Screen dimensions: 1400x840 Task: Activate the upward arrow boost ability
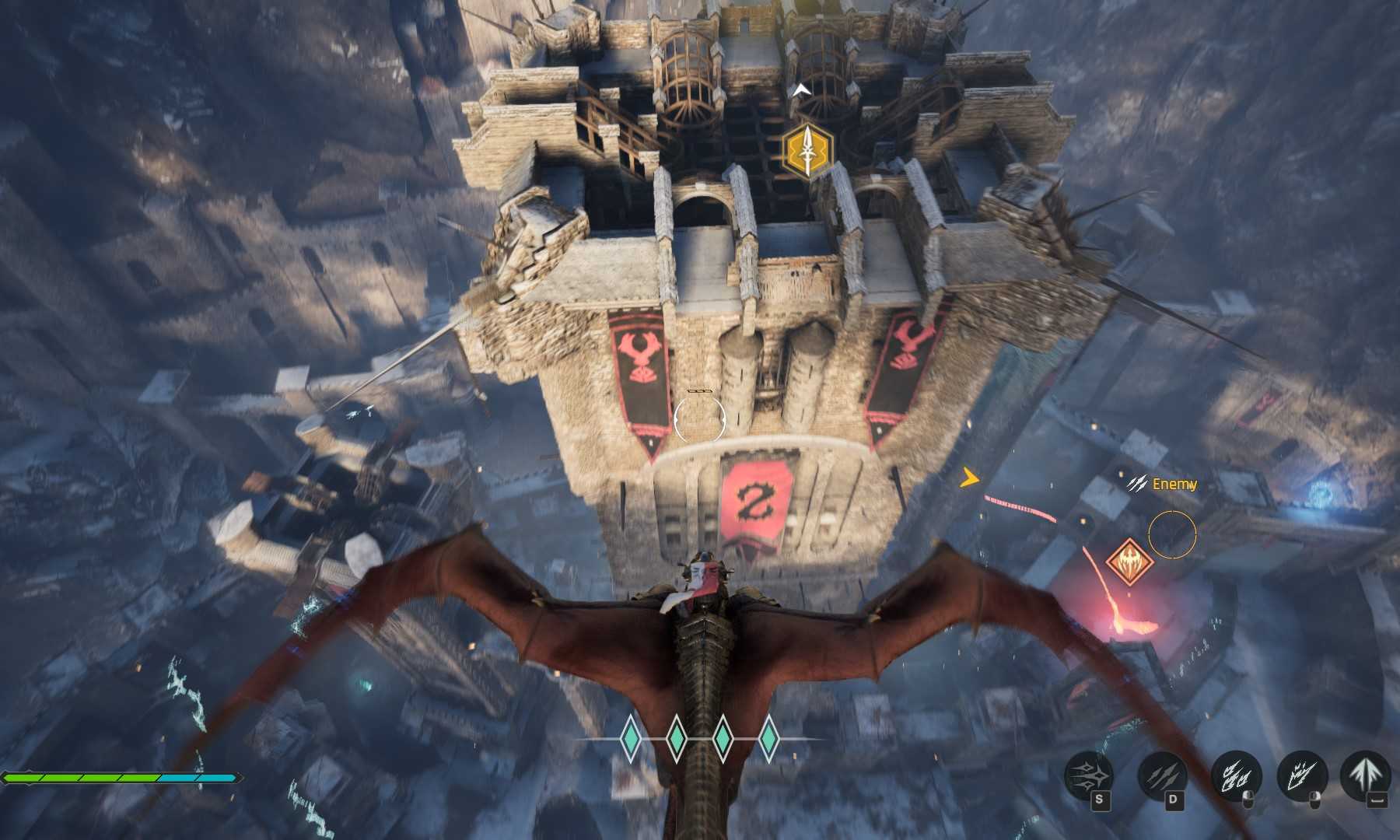tap(1367, 775)
